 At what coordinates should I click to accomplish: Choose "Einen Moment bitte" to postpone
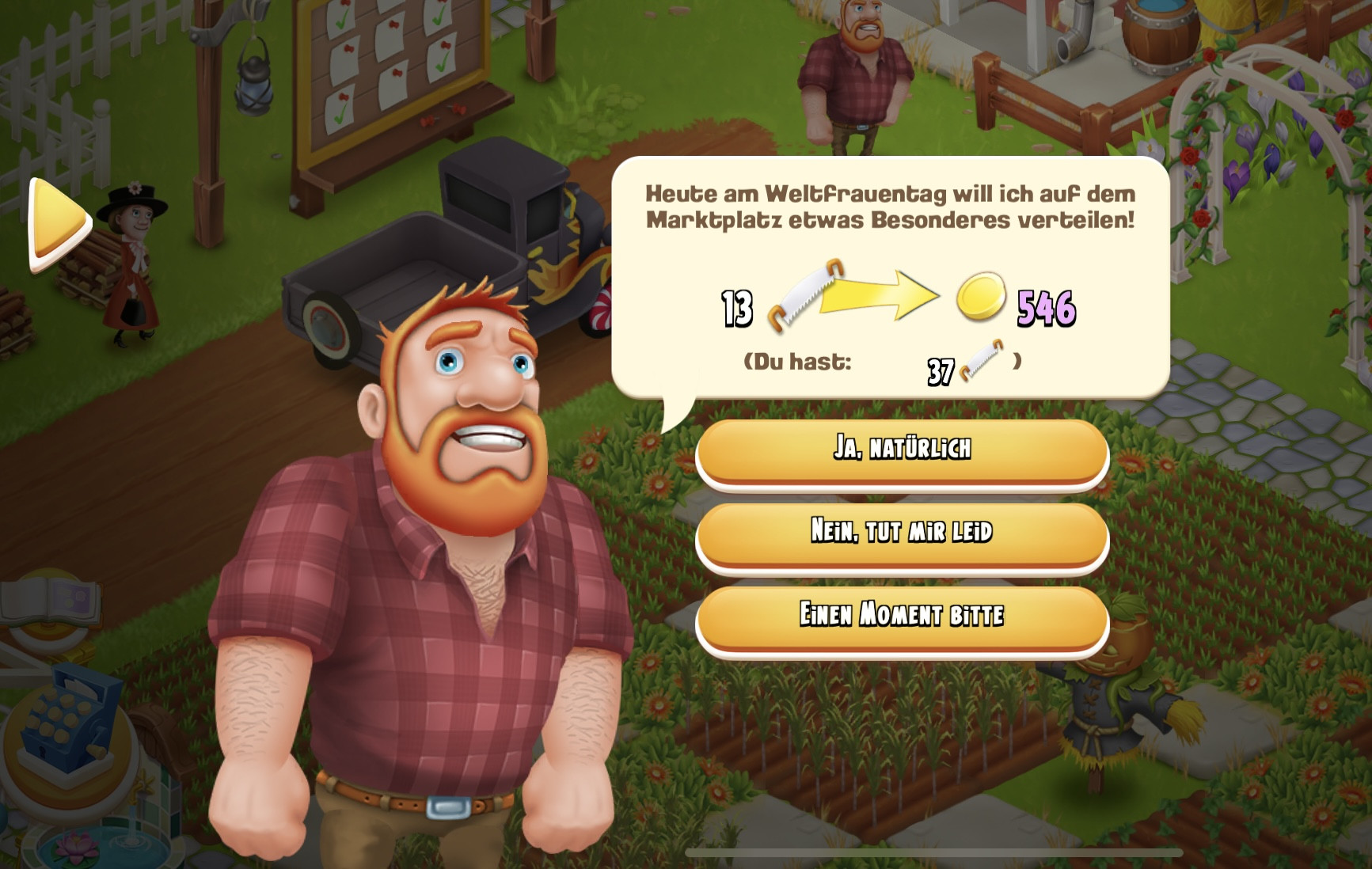click(902, 615)
